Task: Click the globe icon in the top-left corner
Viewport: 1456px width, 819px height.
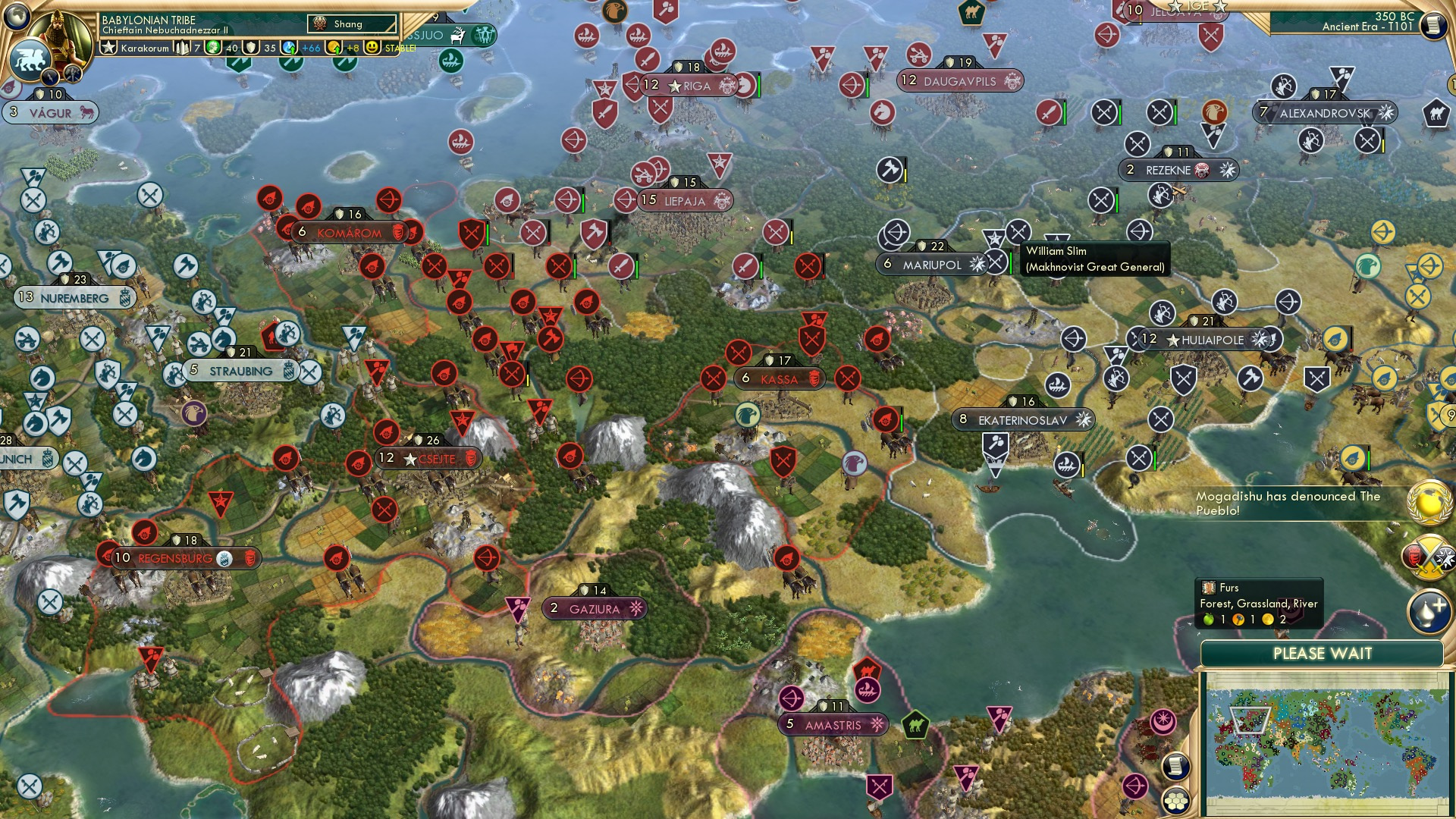Action: coord(15,17)
